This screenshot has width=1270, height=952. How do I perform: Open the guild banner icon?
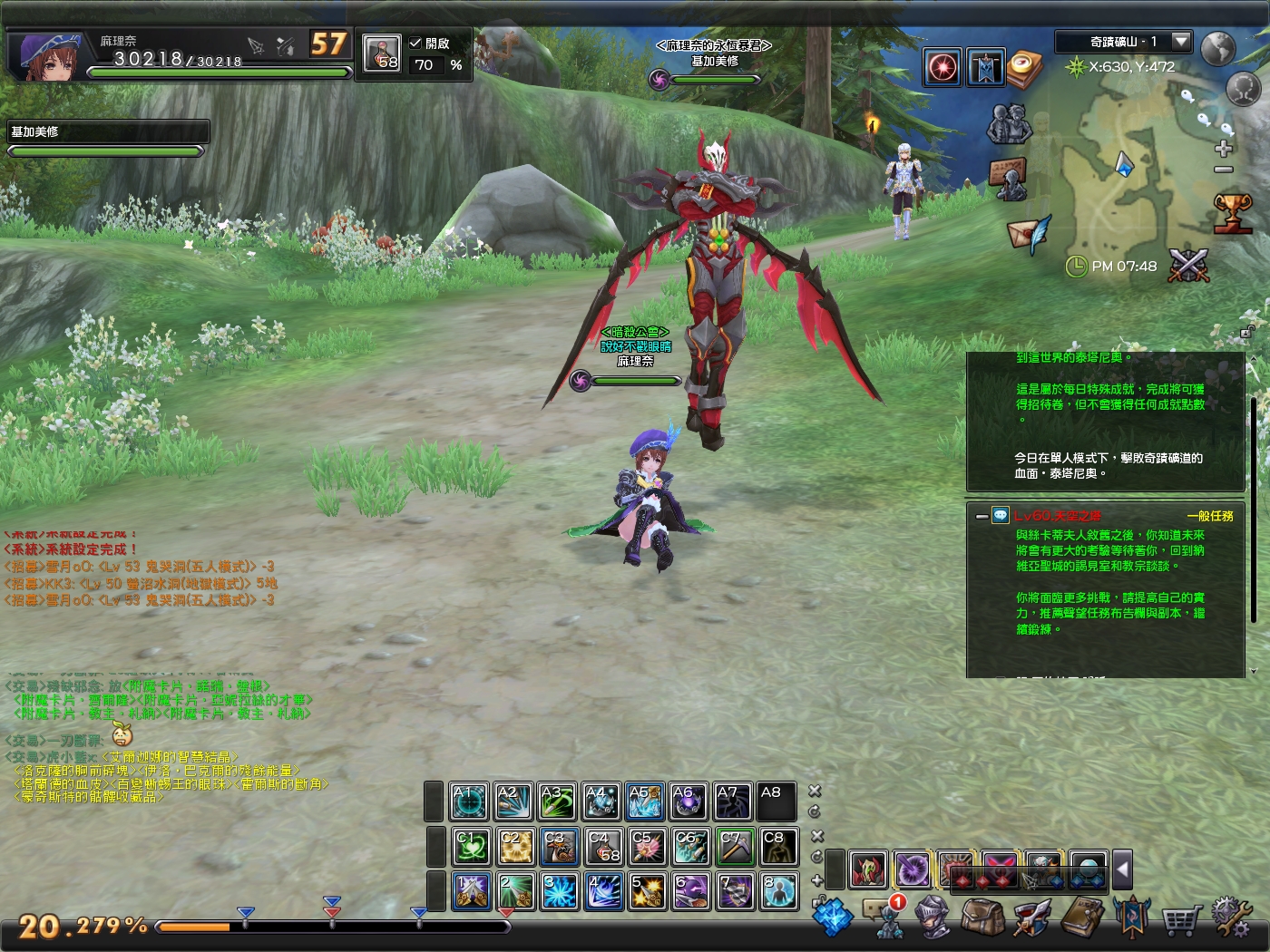[1134, 918]
